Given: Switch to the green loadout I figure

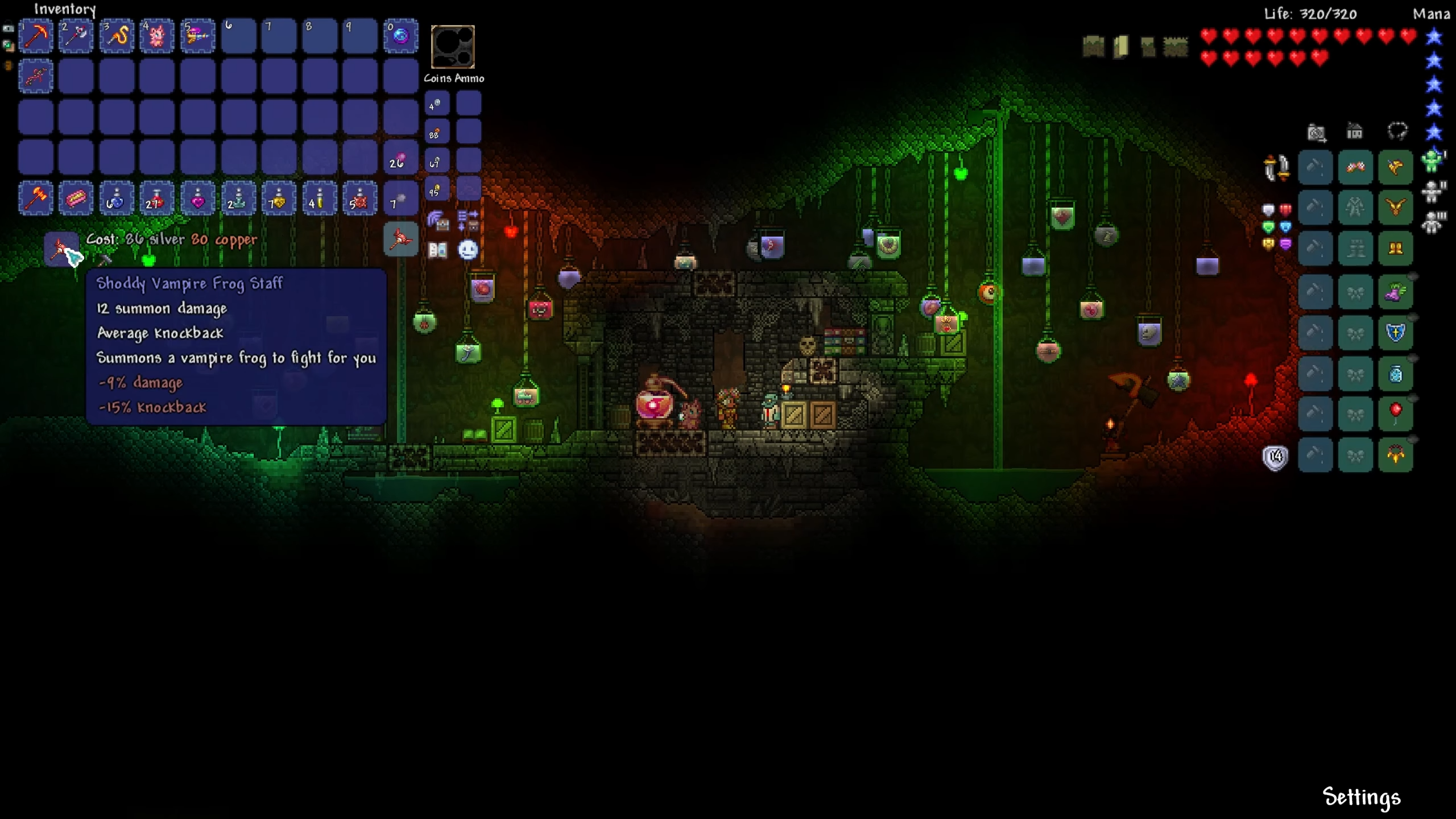Looking at the screenshot, I should click(x=1433, y=161).
